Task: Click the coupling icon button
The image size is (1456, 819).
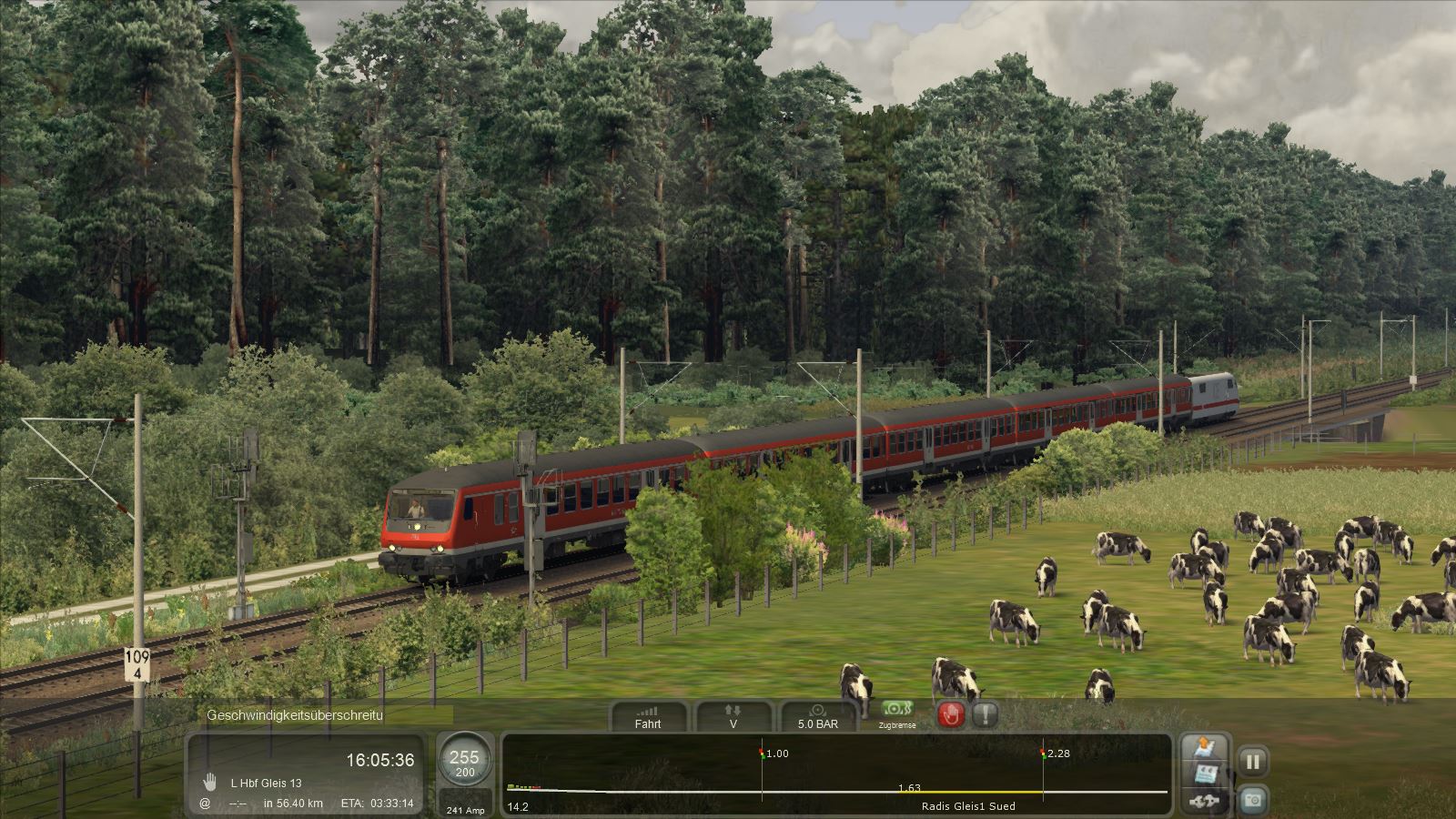Action: click(x=1206, y=802)
